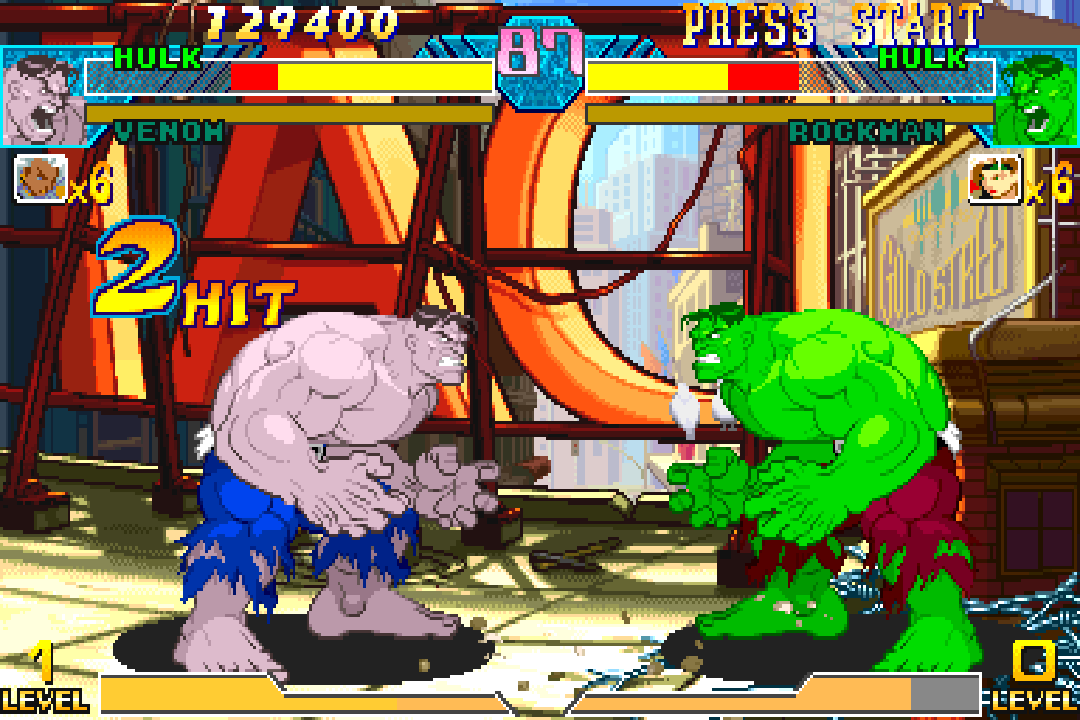Click the green Hulk portrait for player two
The image size is (1080, 720).
pos(1038,100)
